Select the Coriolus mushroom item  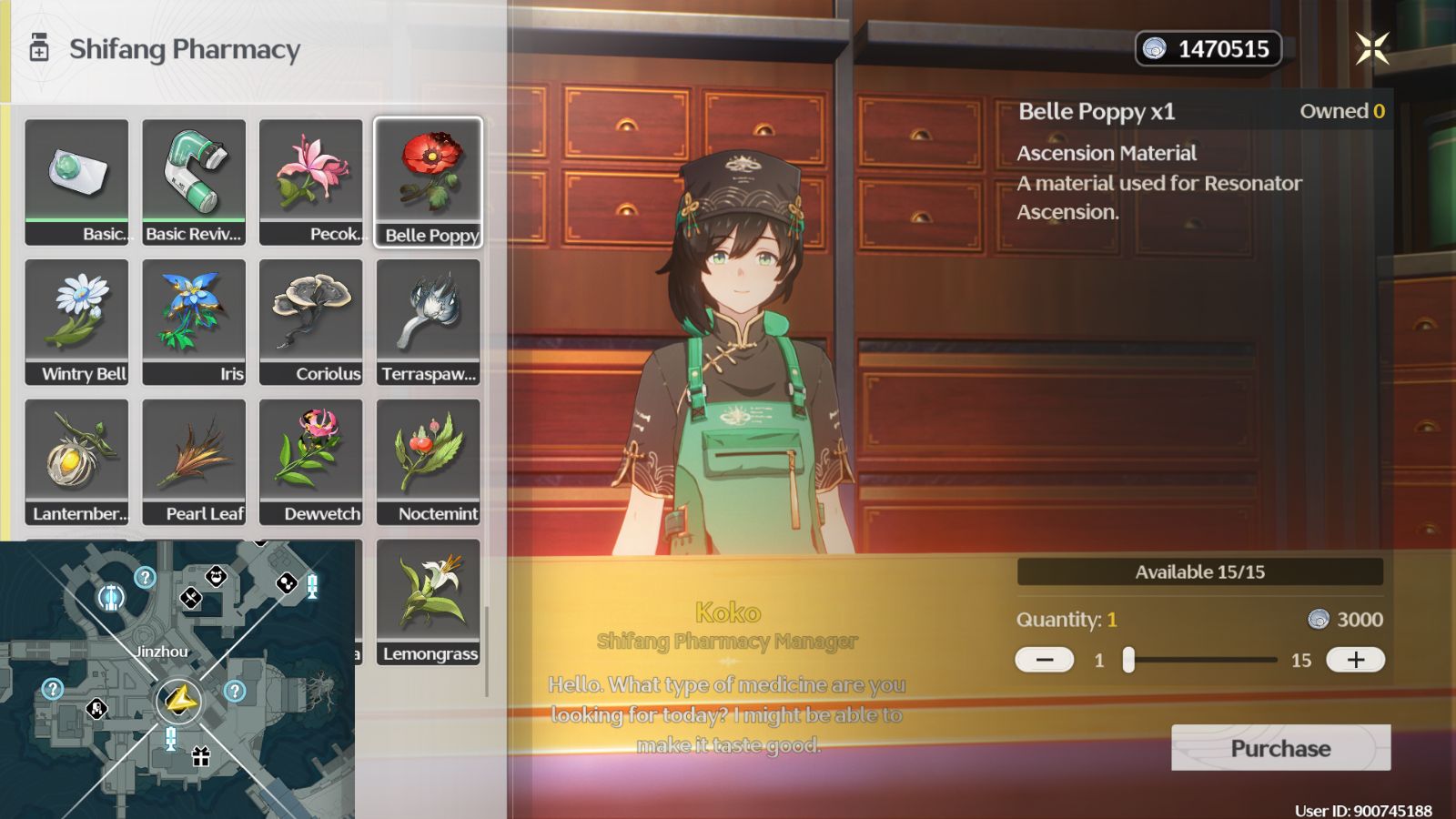tap(311, 322)
